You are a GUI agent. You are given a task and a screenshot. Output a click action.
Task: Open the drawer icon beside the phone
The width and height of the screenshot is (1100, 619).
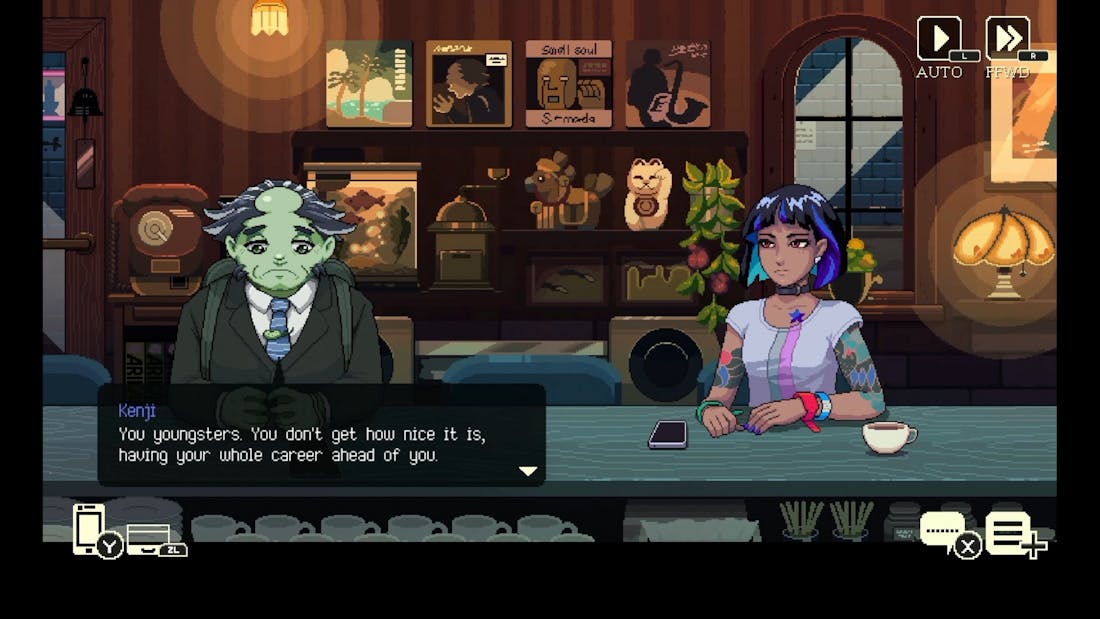pos(148,538)
